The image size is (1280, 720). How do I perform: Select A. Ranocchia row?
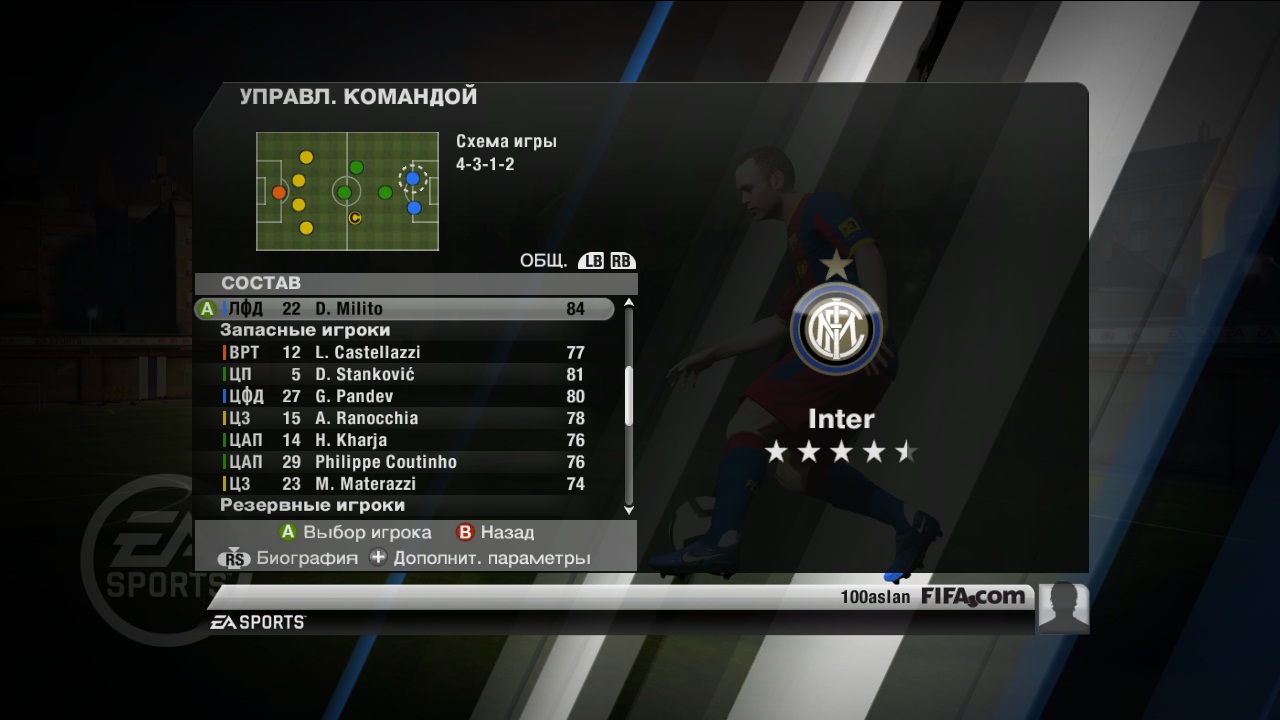(404, 418)
